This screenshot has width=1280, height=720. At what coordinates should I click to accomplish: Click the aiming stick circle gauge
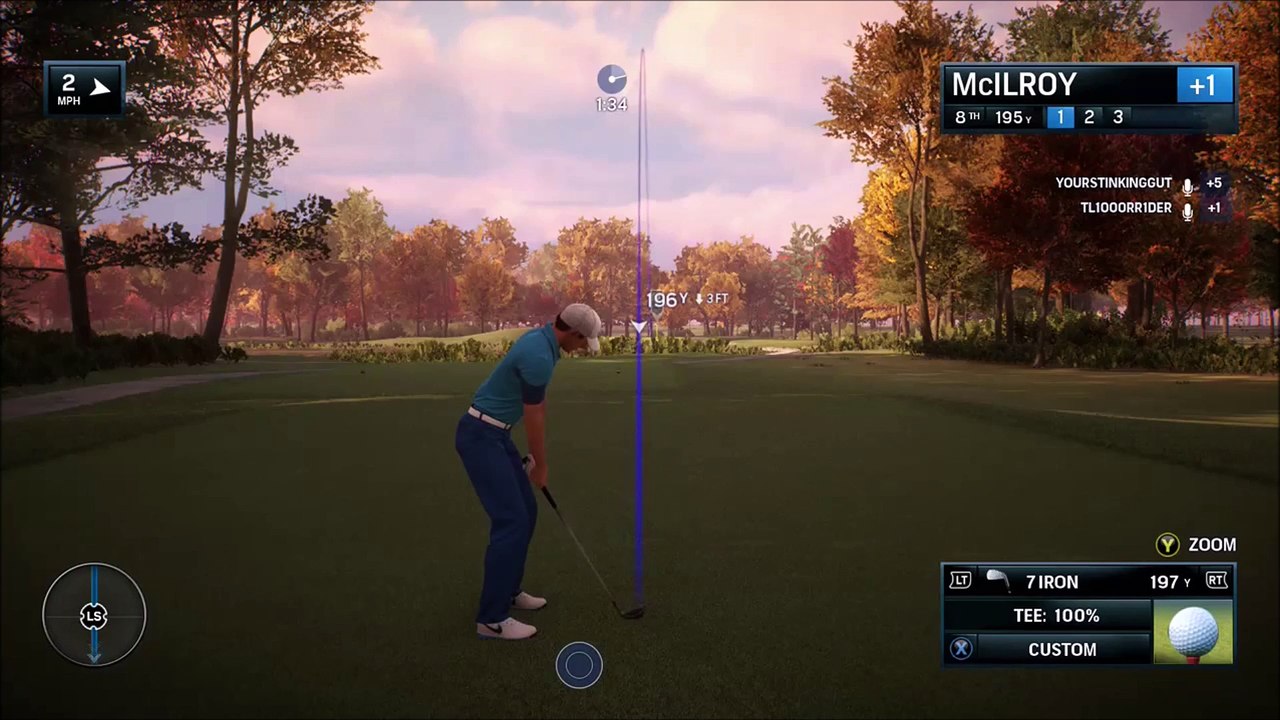click(94, 615)
